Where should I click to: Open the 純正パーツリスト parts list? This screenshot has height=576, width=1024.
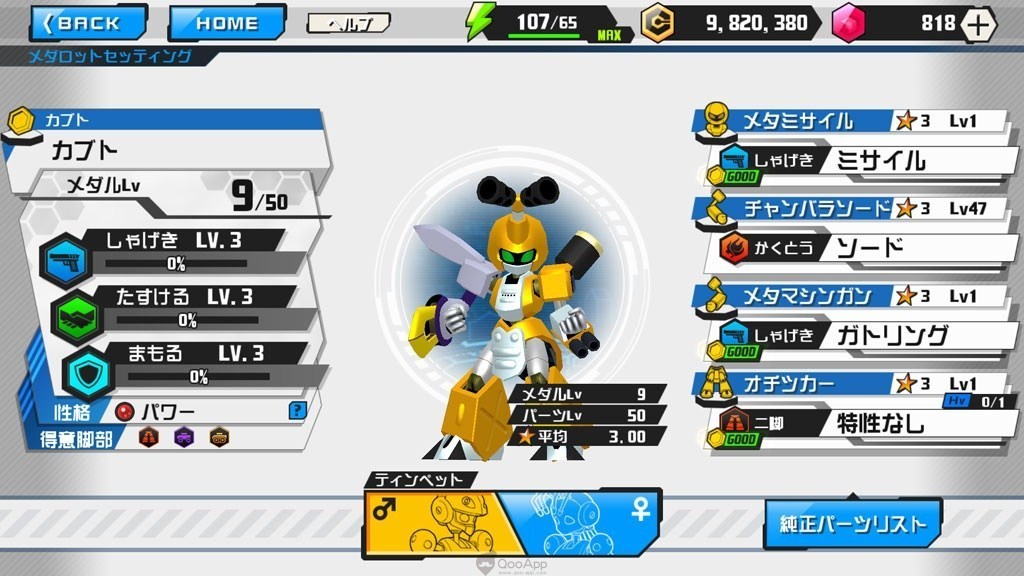(x=853, y=523)
